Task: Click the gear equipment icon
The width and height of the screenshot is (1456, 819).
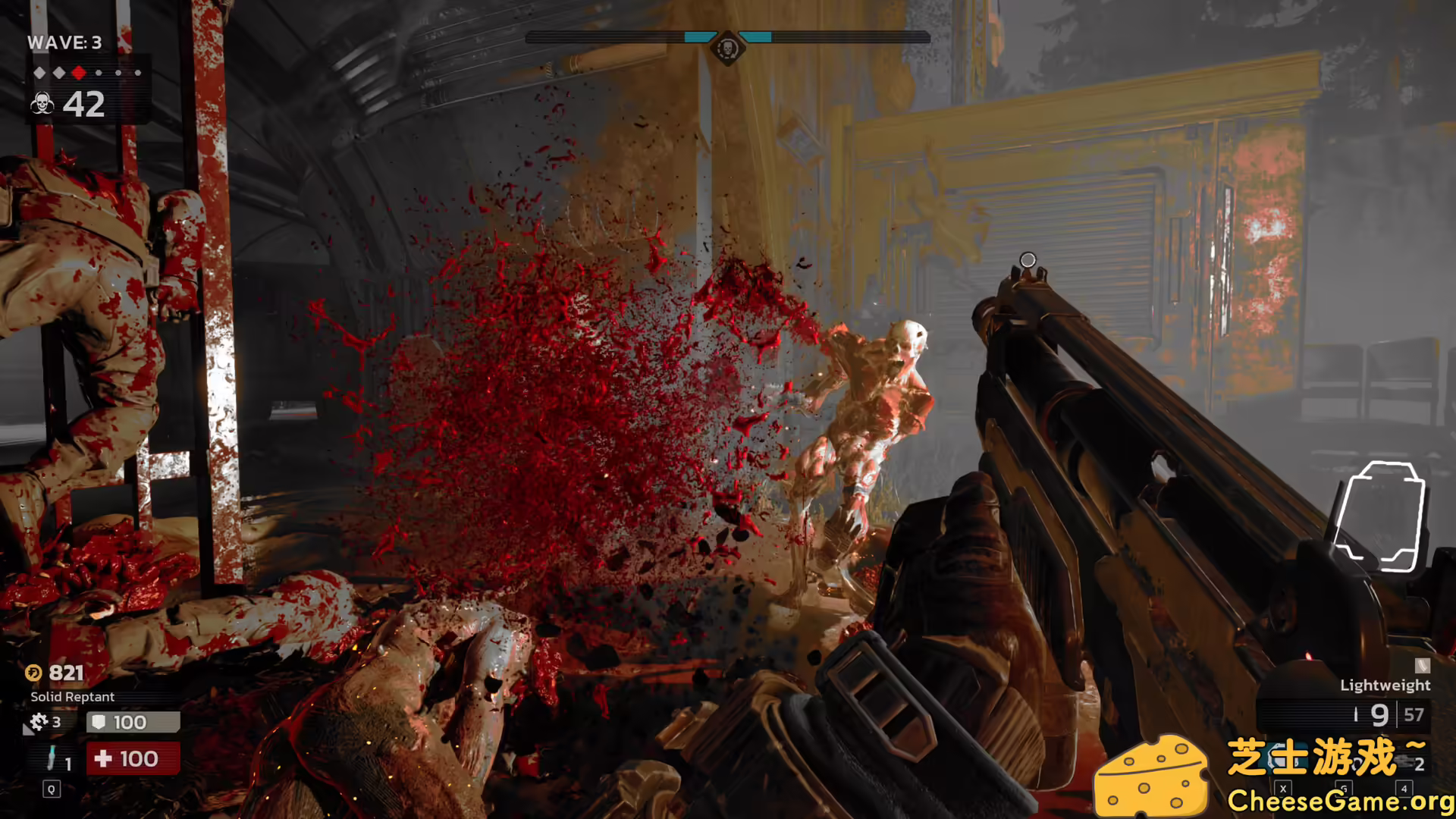Action: [x=40, y=722]
